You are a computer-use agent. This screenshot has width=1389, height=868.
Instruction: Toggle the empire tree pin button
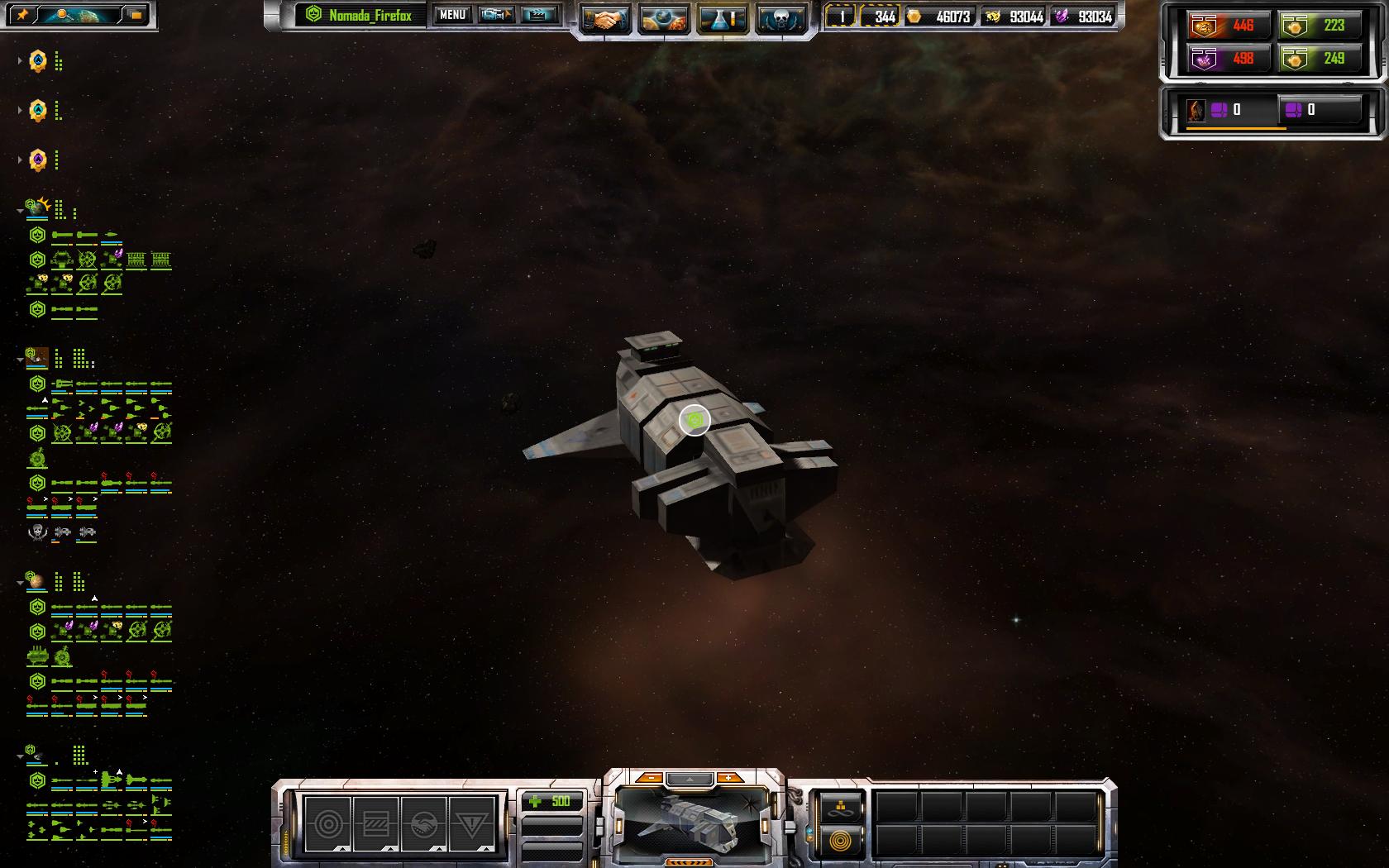click(22, 15)
